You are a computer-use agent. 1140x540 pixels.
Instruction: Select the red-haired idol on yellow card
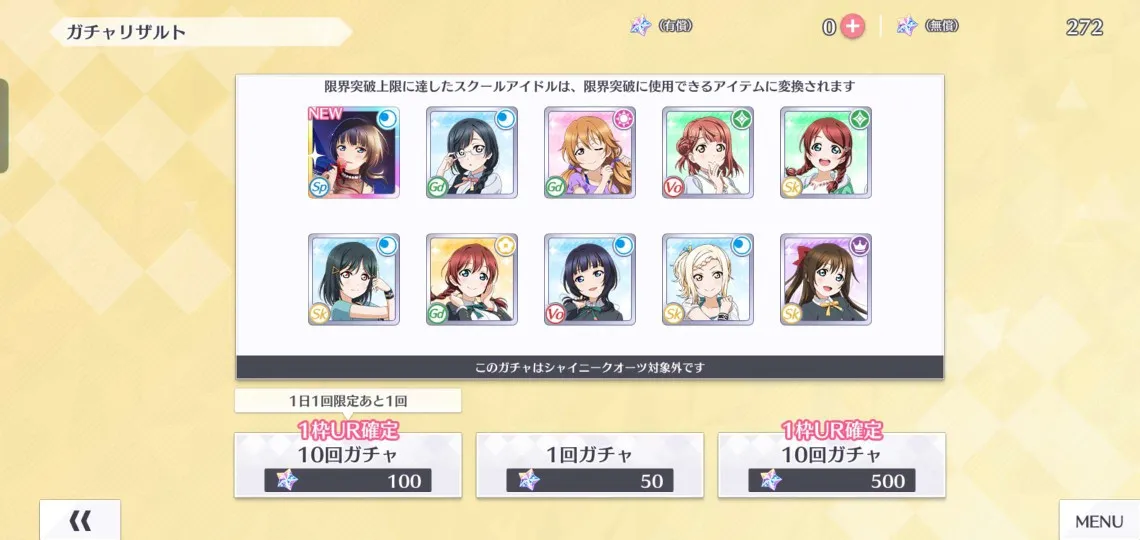pyautogui.click(x=472, y=279)
